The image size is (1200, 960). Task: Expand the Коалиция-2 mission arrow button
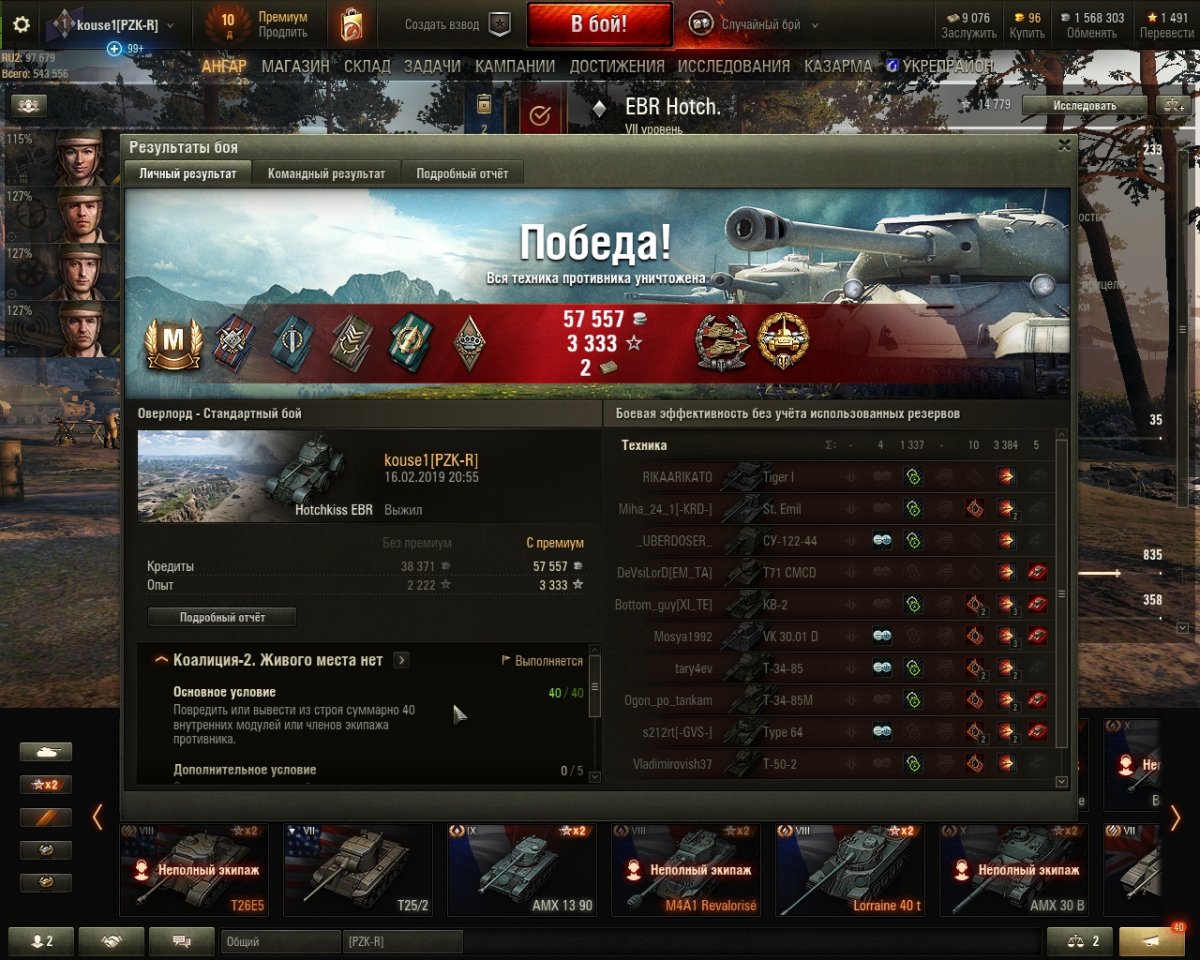(401, 660)
